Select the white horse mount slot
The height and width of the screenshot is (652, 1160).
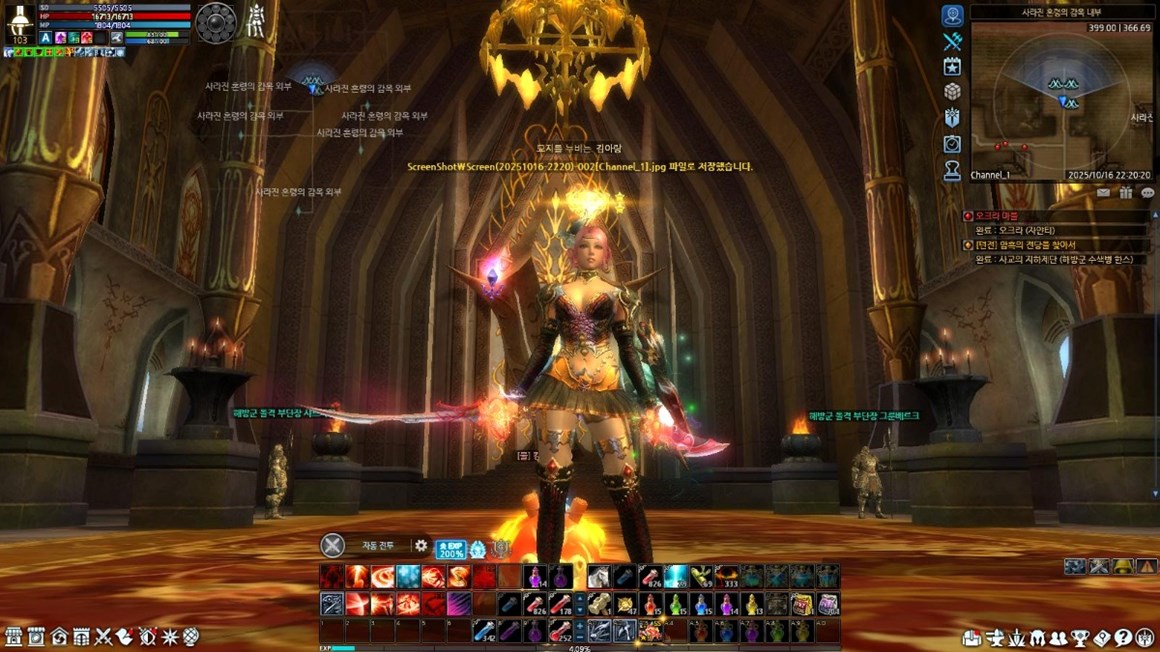599,577
